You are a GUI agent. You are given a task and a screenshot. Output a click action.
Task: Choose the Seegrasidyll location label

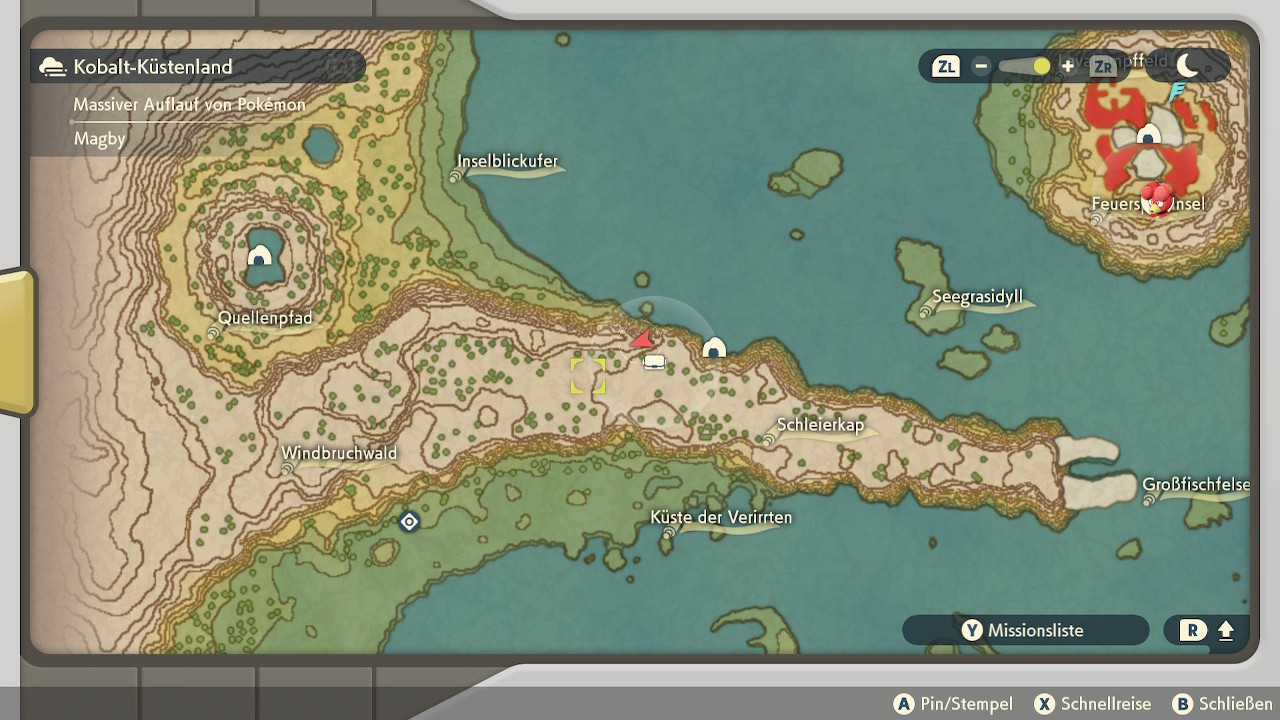point(976,297)
